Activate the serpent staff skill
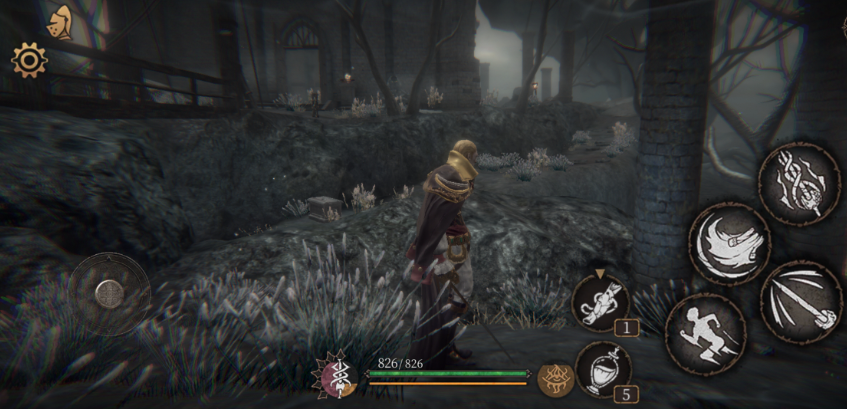The height and width of the screenshot is (409, 847). [798, 183]
